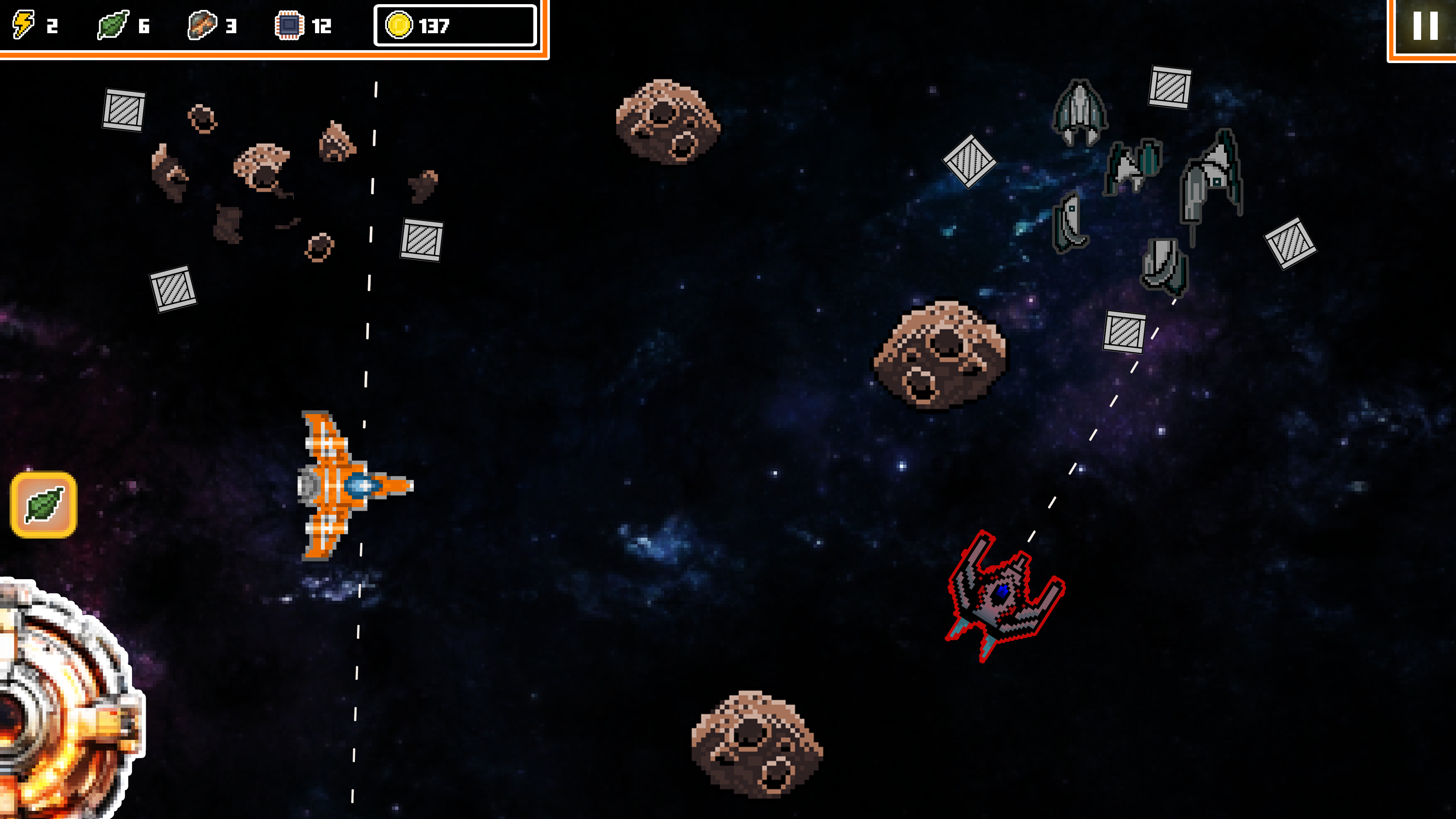Image resolution: width=1456 pixels, height=819 pixels.
Task: Pause the game with the pause button
Action: (1425, 26)
